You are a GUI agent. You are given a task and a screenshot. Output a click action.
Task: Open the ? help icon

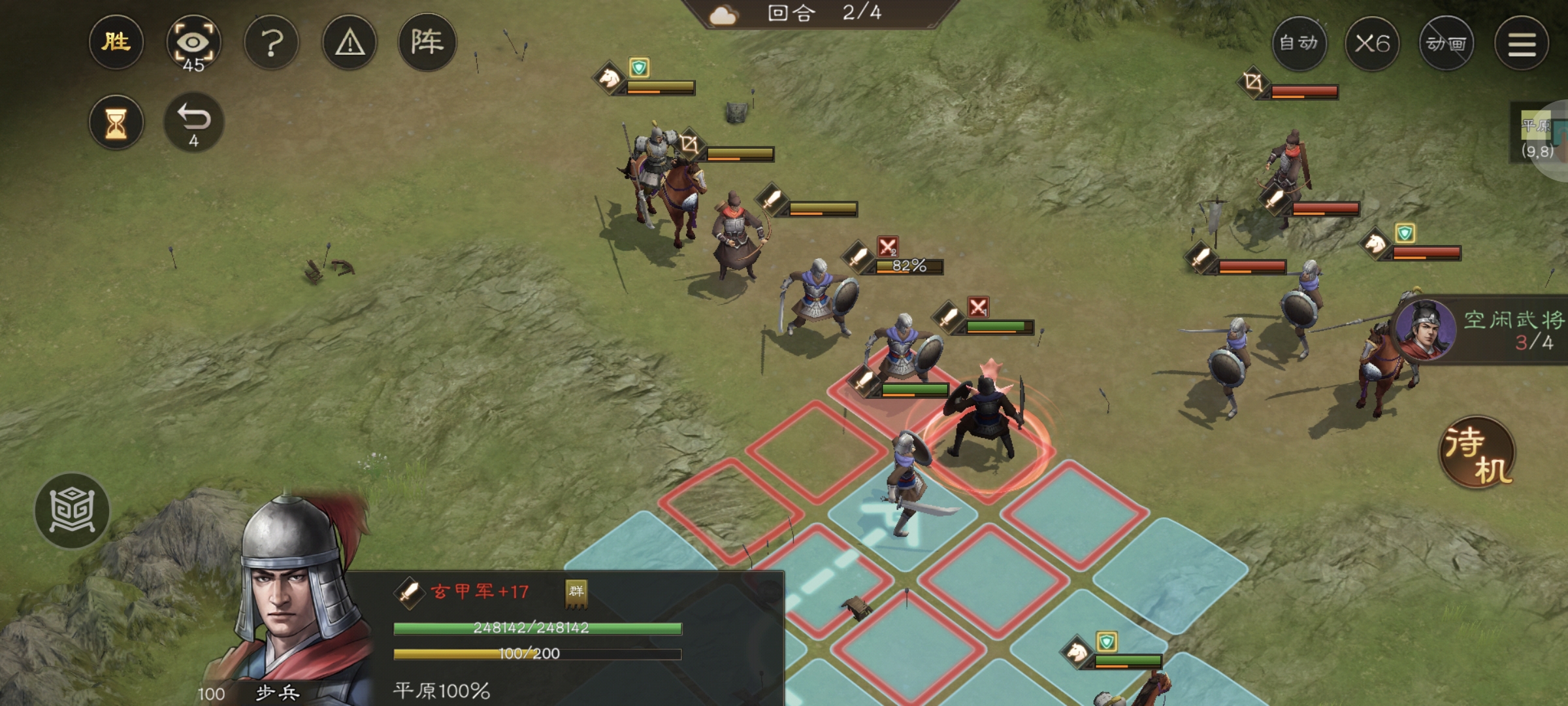pos(272,42)
